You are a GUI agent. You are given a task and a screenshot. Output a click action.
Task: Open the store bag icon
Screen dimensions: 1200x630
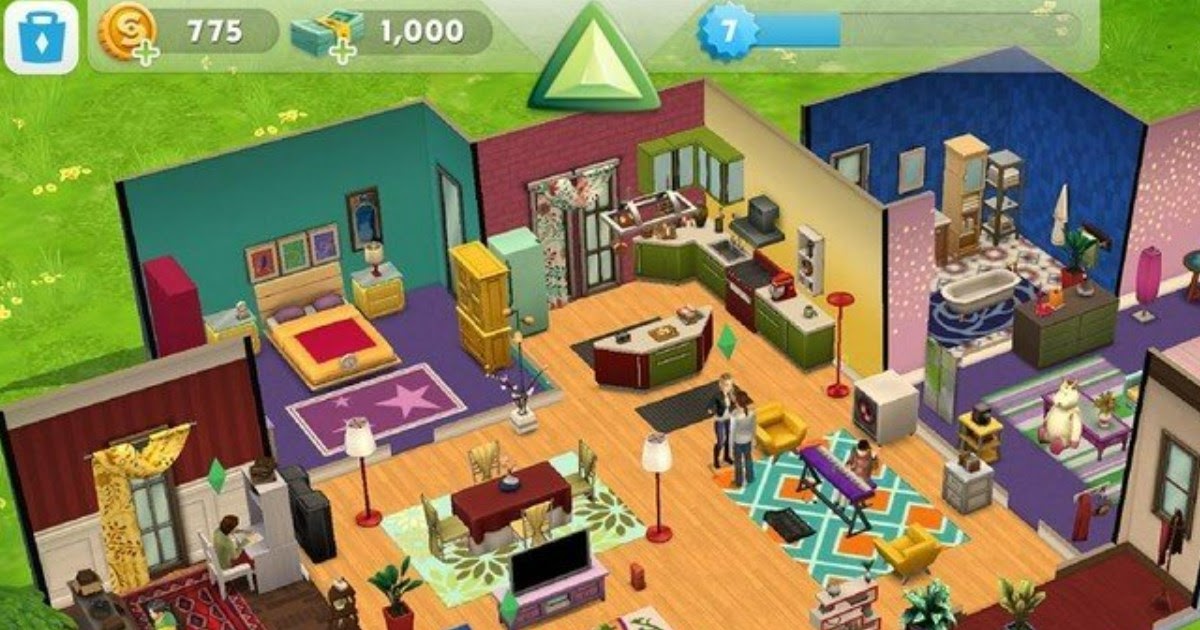(x=41, y=36)
